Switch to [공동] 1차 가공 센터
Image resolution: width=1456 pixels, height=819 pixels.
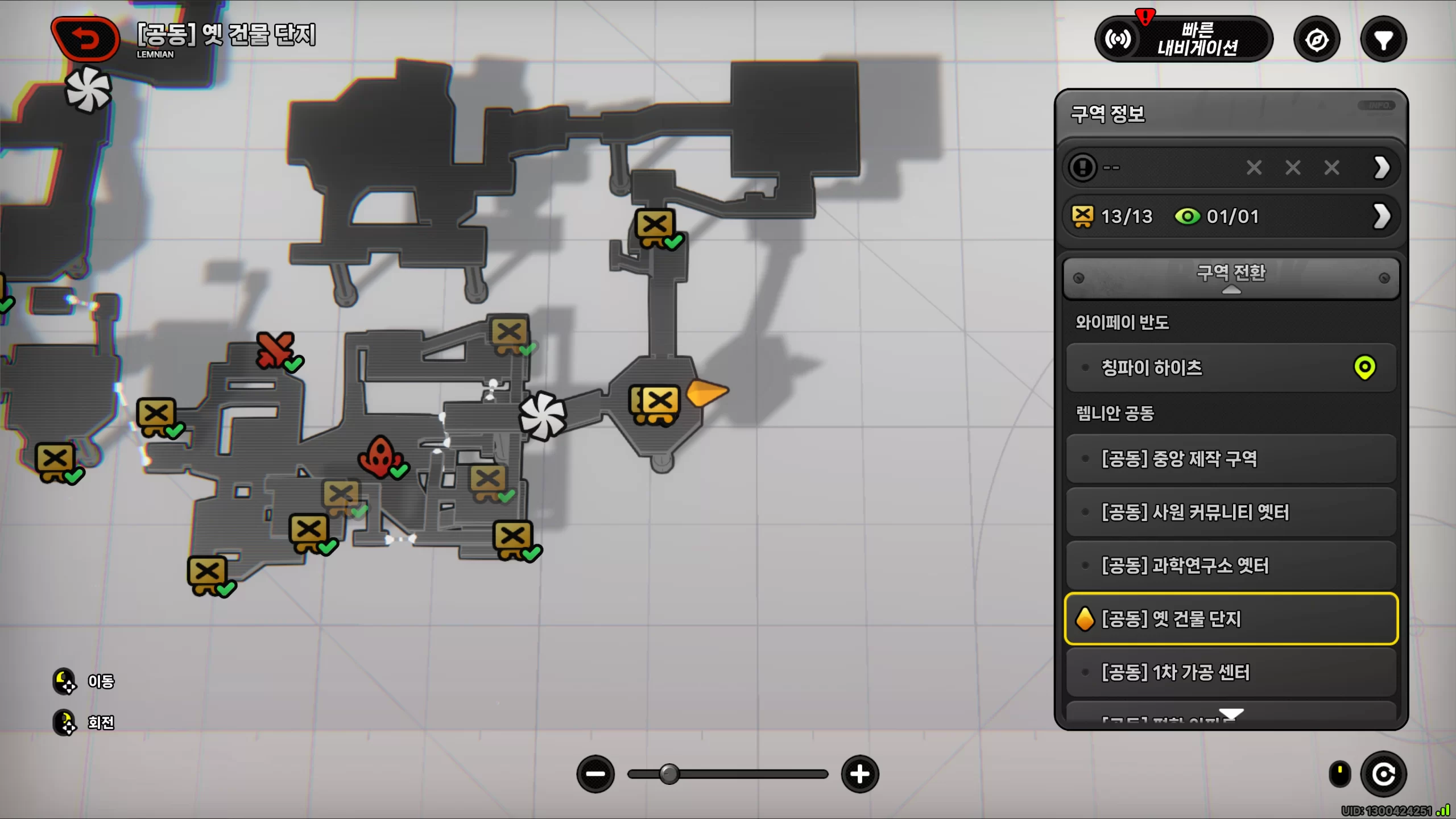1231,672
